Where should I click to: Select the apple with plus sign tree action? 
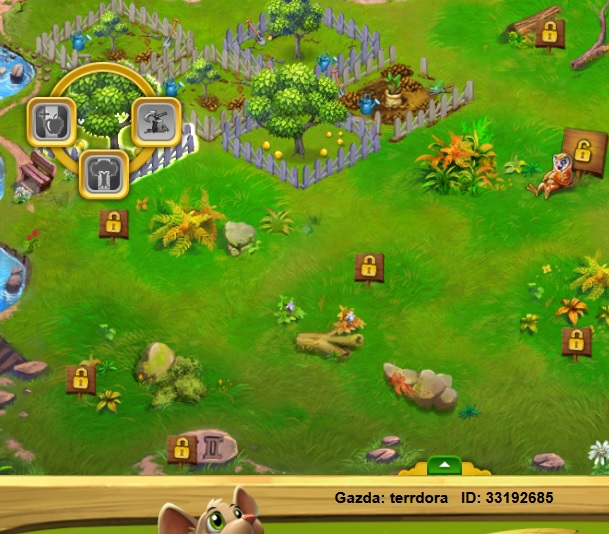tap(47, 120)
